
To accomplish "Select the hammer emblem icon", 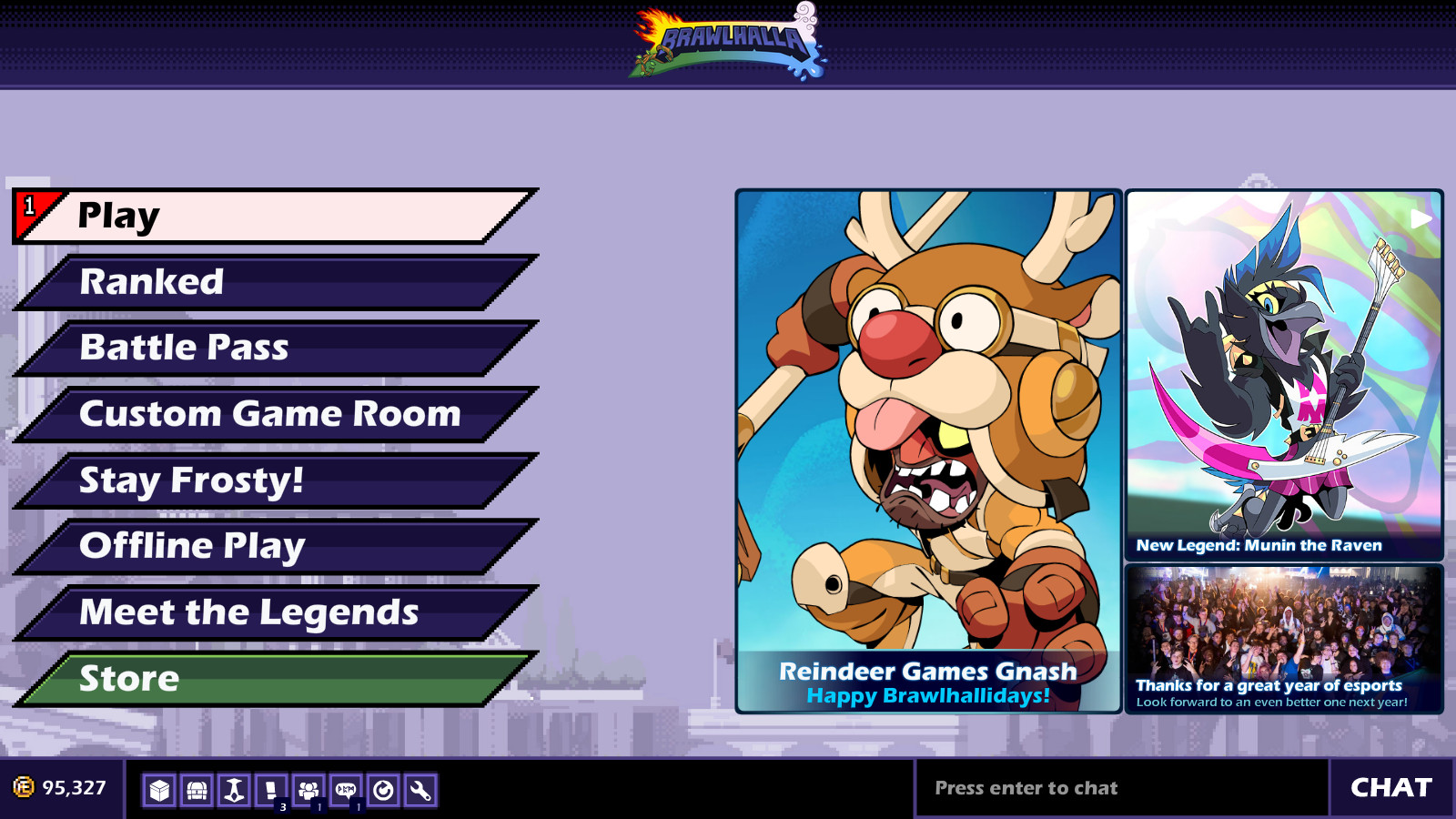I will pyautogui.click(x=235, y=791).
